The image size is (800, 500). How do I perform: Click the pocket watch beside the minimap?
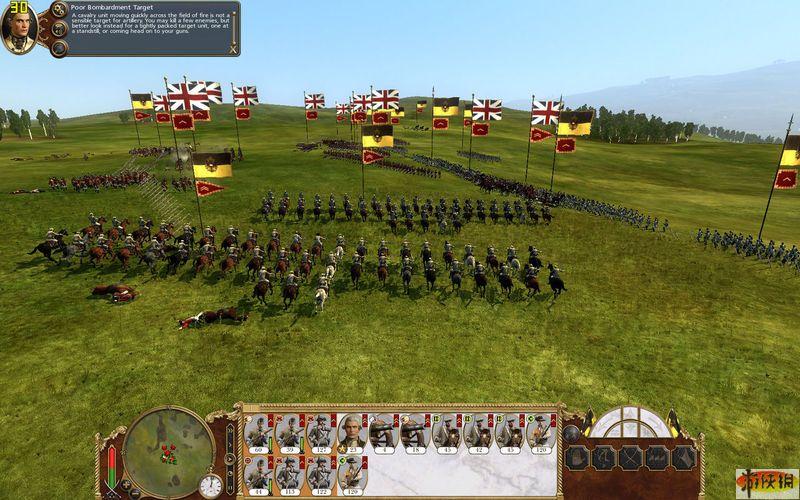click(x=210, y=486)
